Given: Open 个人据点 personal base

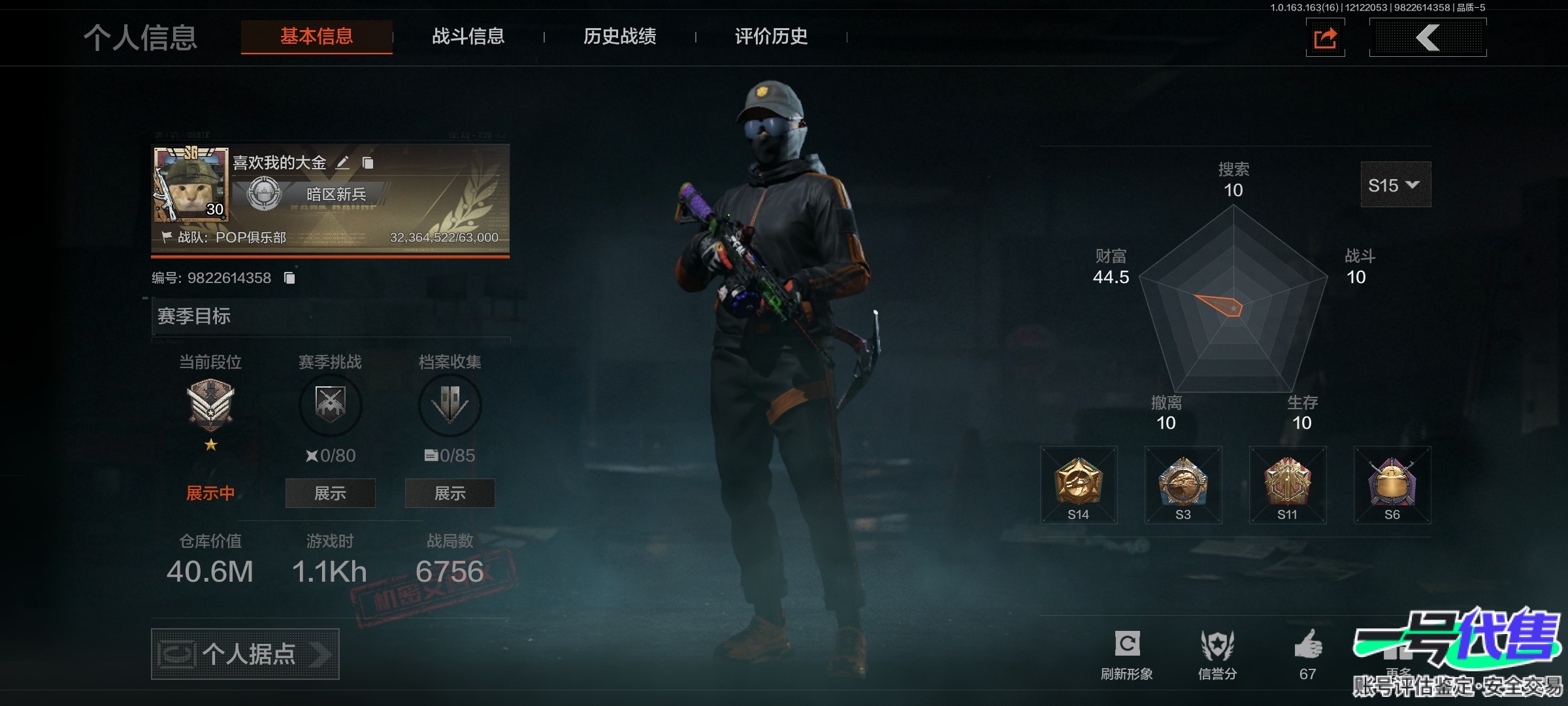Looking at the screenshot, I should [245, 654].
